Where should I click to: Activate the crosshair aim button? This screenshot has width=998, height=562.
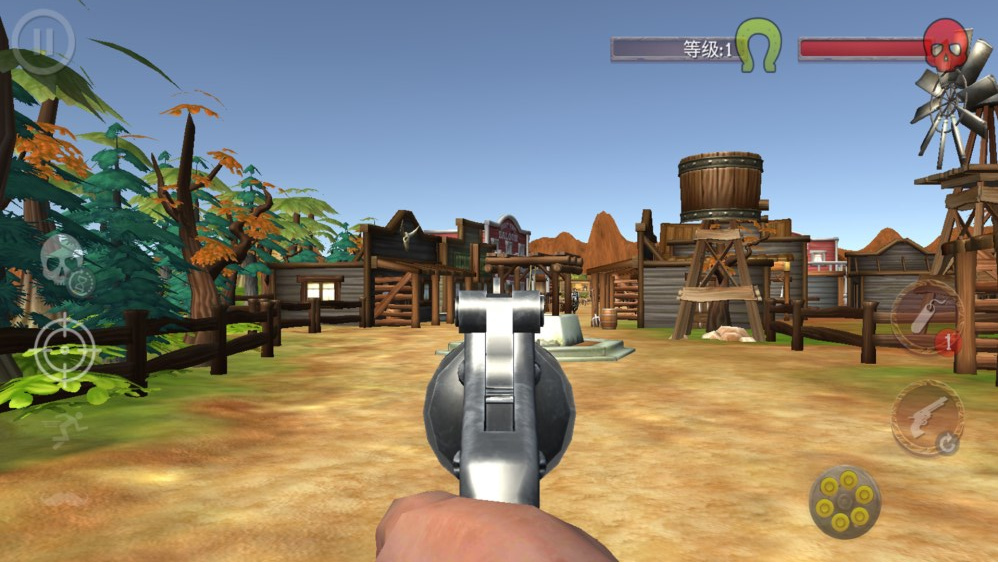click(65, 350)
